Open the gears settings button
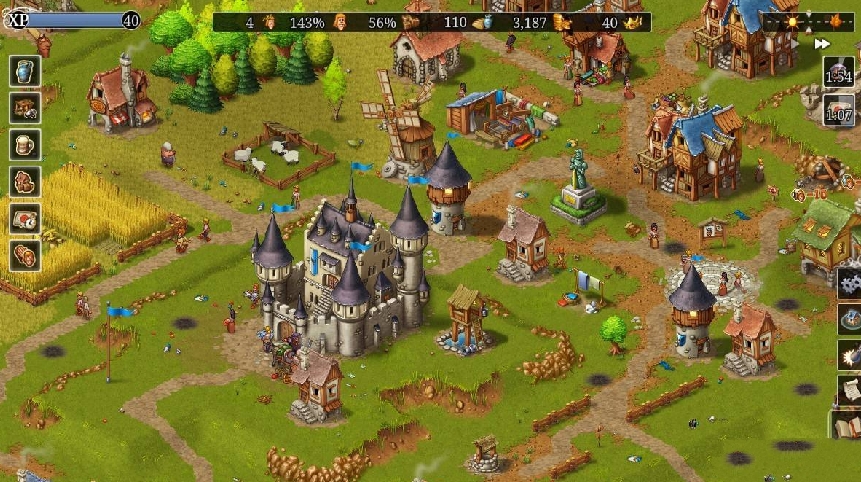Image resolution: width=861 pixels, height=482 pixels. [x=850, y=280]
